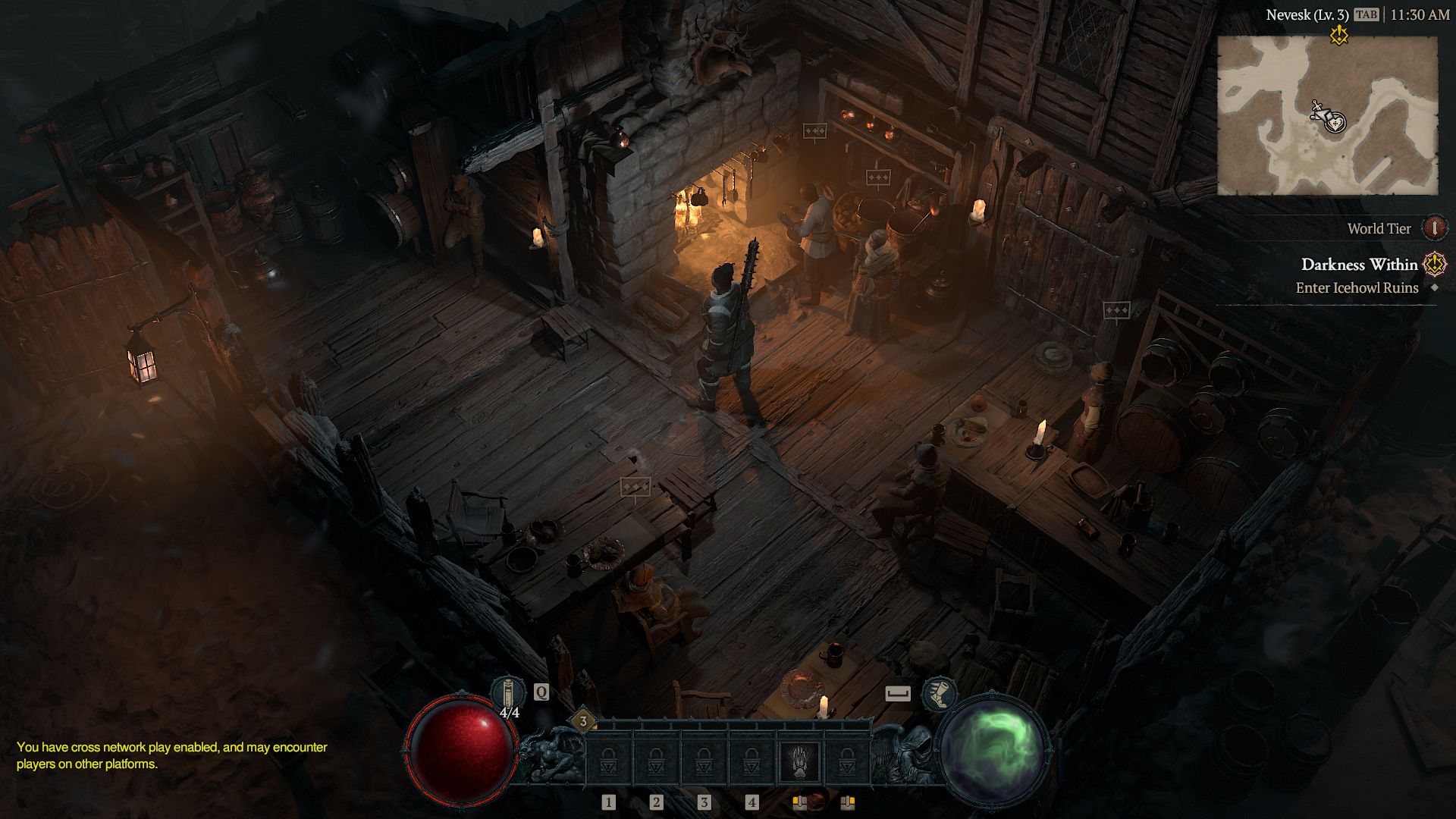Open the minimap of Nevesk
Viewport: 1456px width, 819px height.
[x=1327, y=115]
